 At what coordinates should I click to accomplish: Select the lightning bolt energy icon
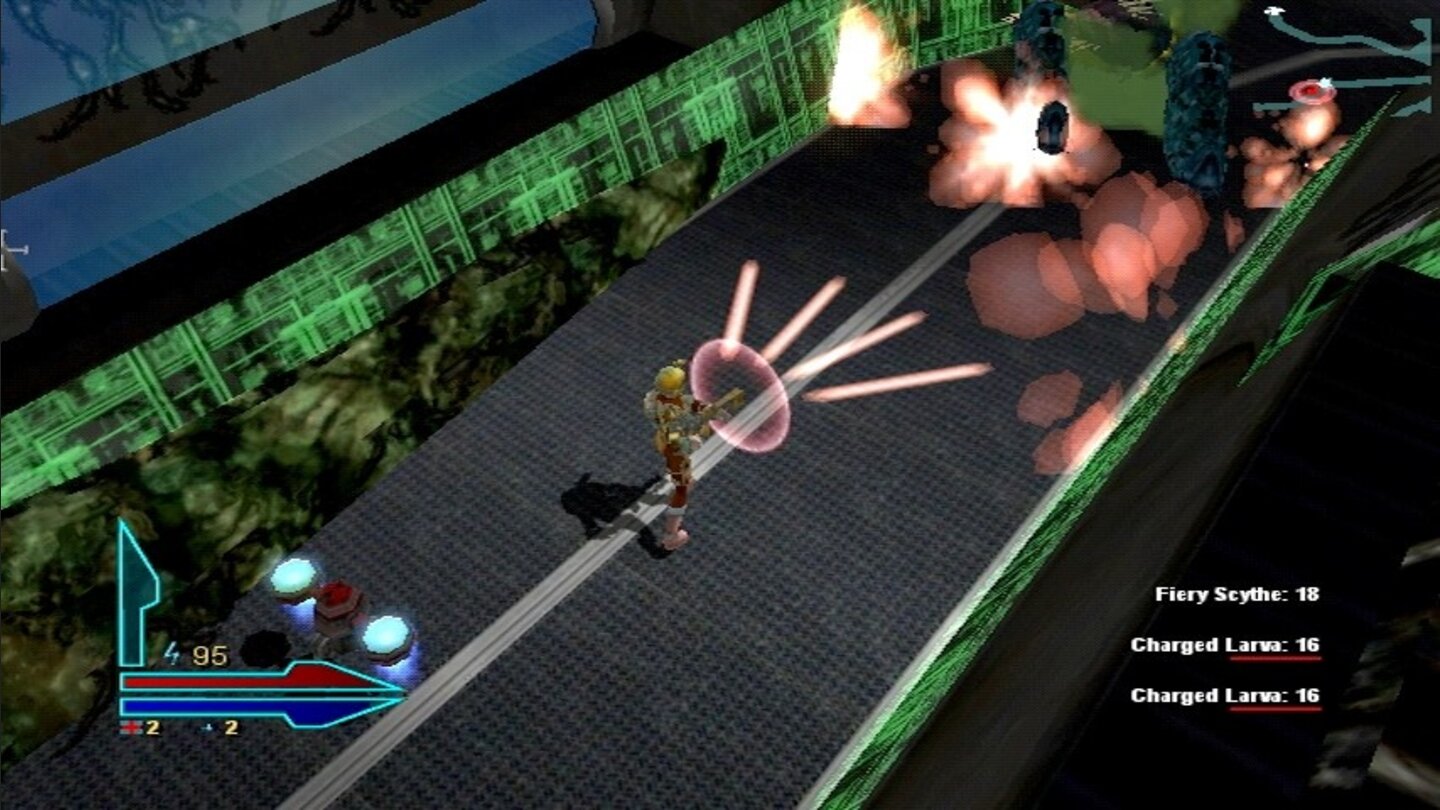tap(171, 653)
